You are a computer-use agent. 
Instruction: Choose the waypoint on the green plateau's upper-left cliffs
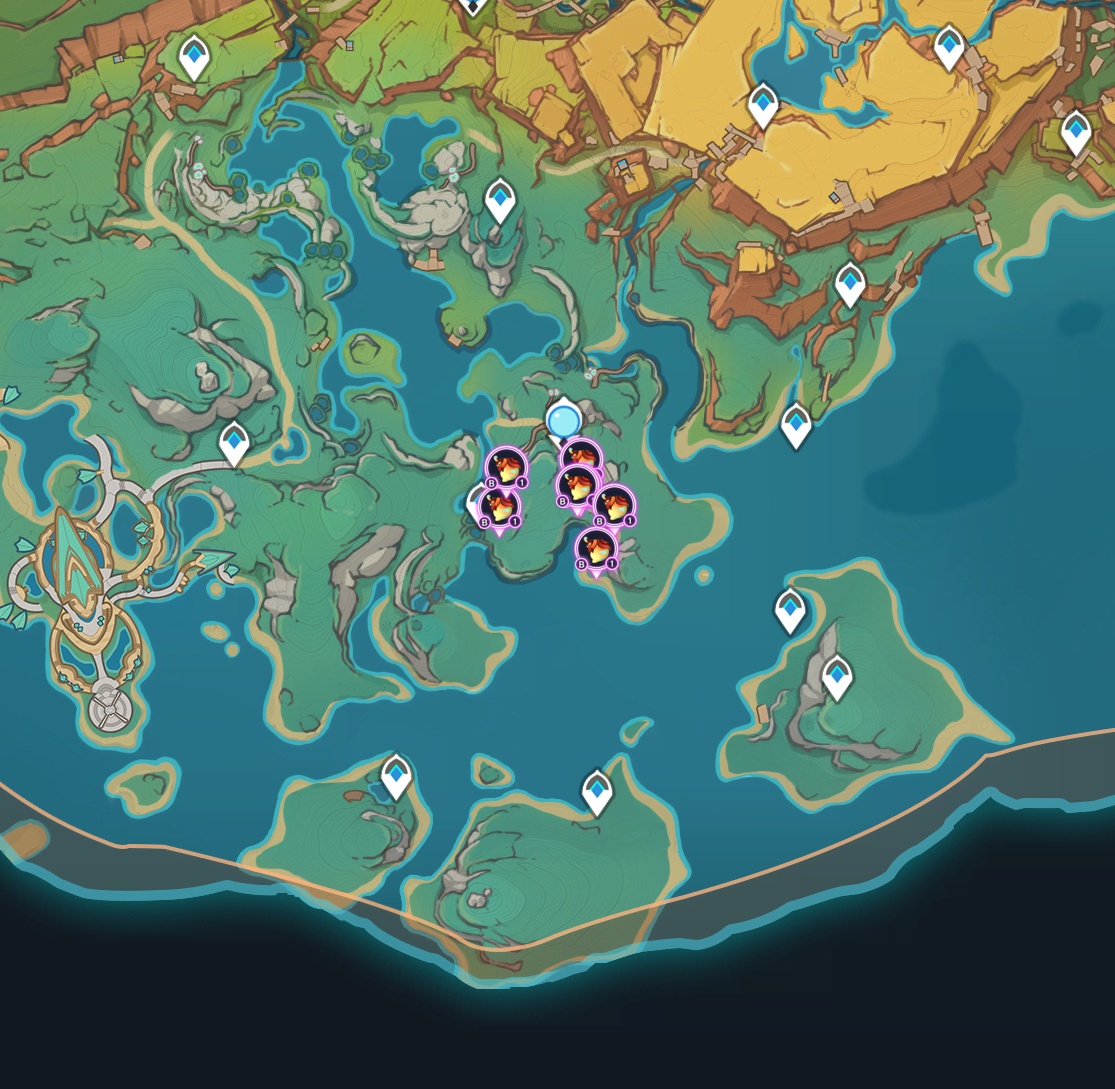194,56
